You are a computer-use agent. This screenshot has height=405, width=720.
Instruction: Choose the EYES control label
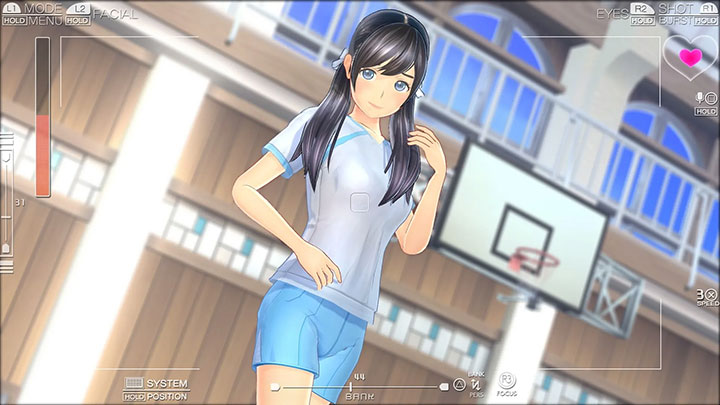pyautogui.click(x=611, y=12)
